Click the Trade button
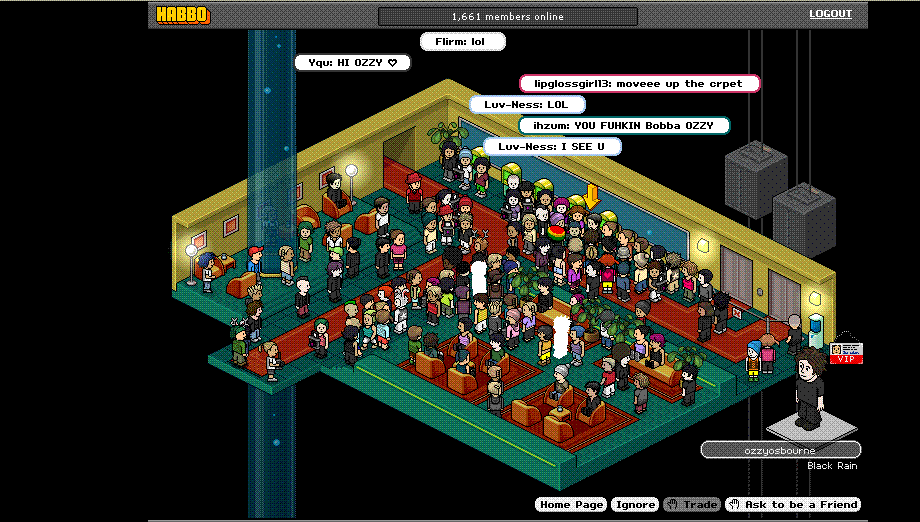This screenshot has width=920, height=522. click(x=692, y=505)
